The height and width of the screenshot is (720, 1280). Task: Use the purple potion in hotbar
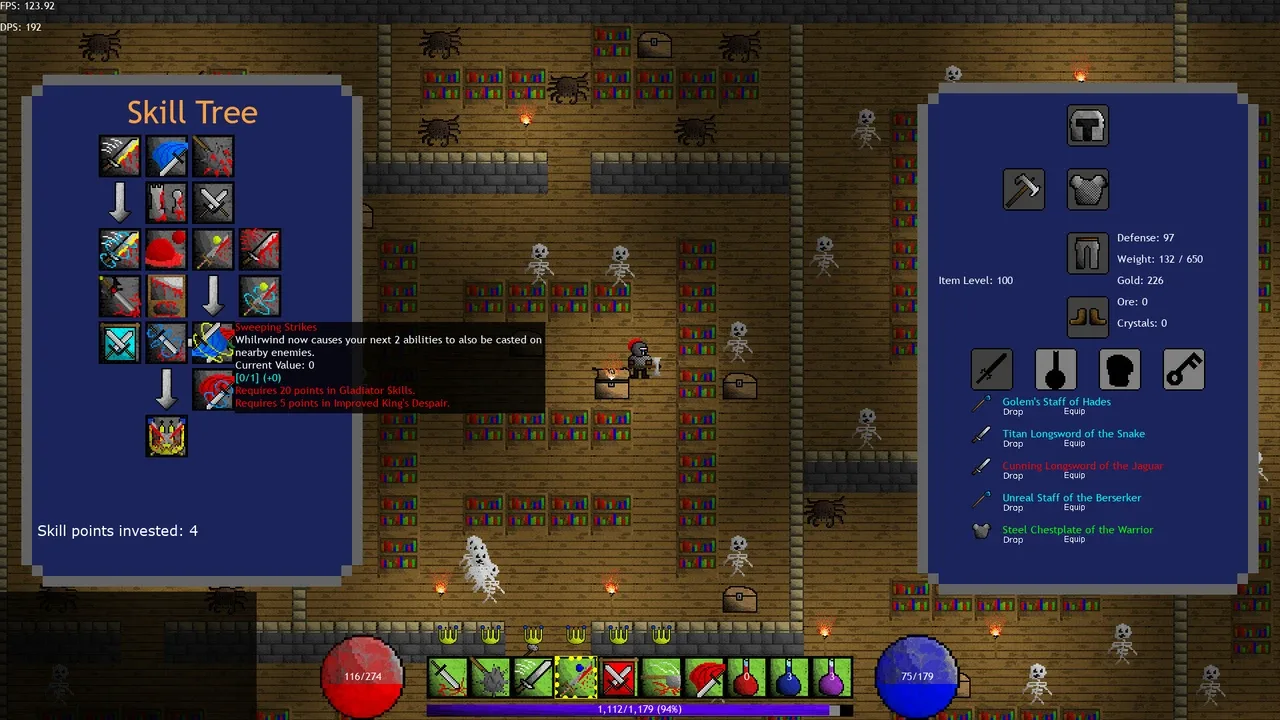click(831, 677)
